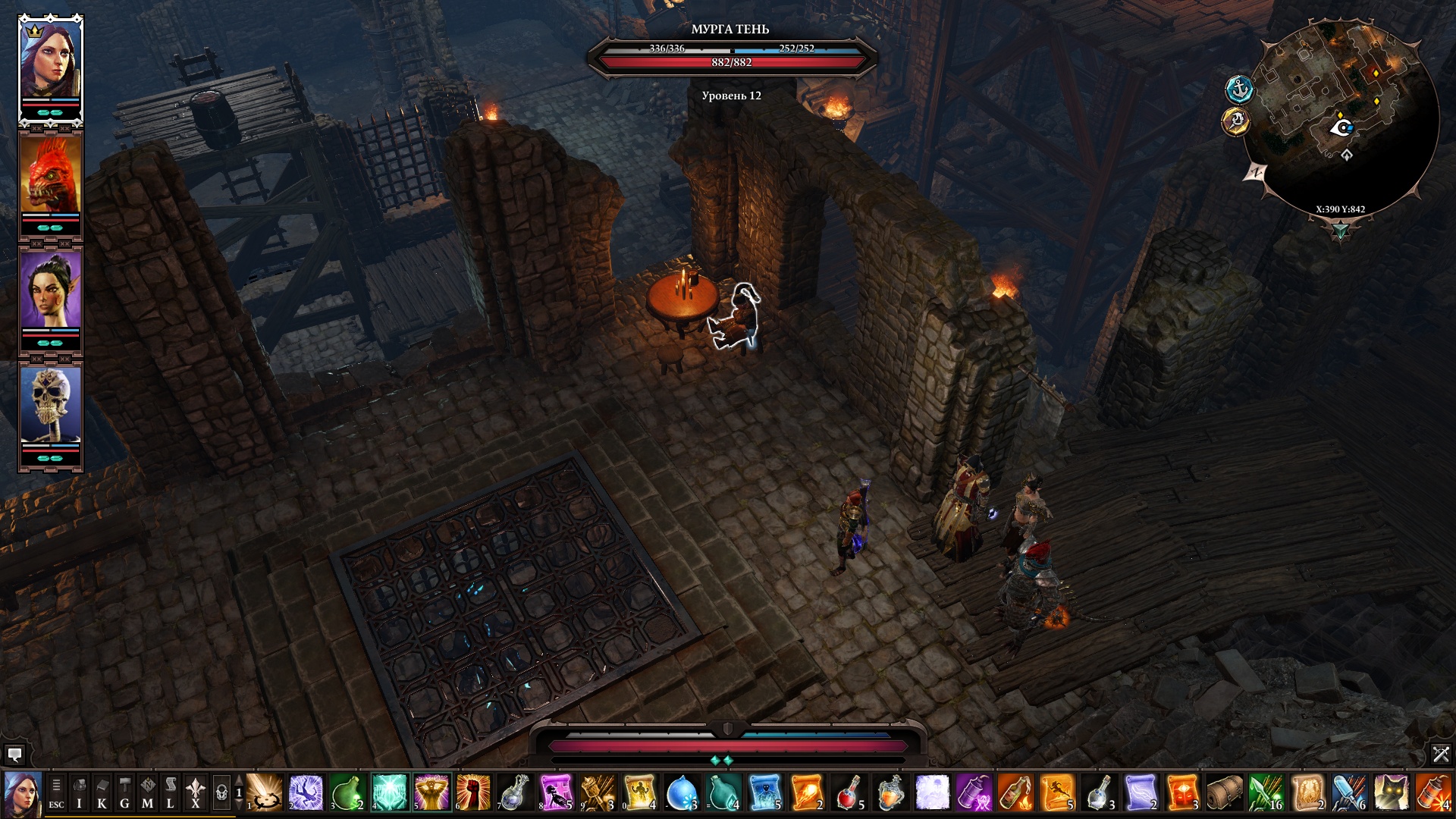The image size is (1456, 819).
Task: Open the skills book marked K
Action: coord(102,793)
